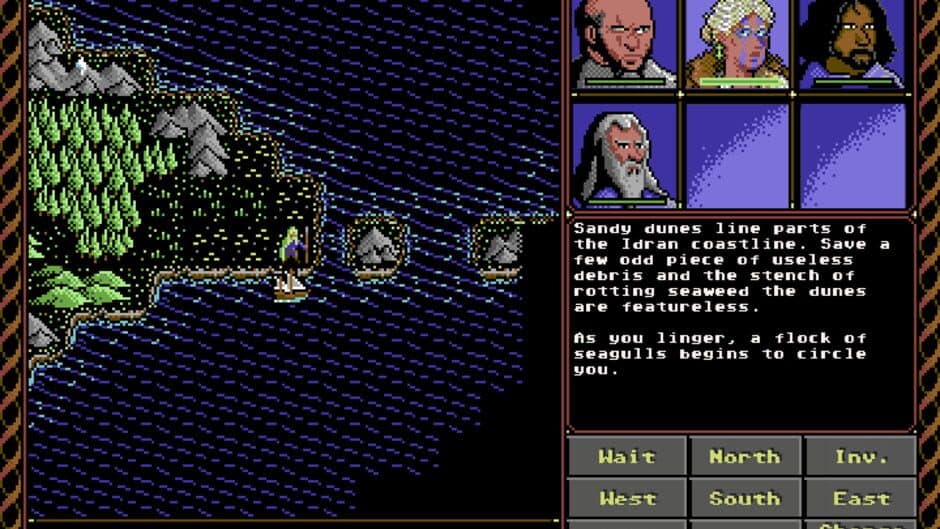Select the grey-bearded old wizard portrait

[623, 155]
